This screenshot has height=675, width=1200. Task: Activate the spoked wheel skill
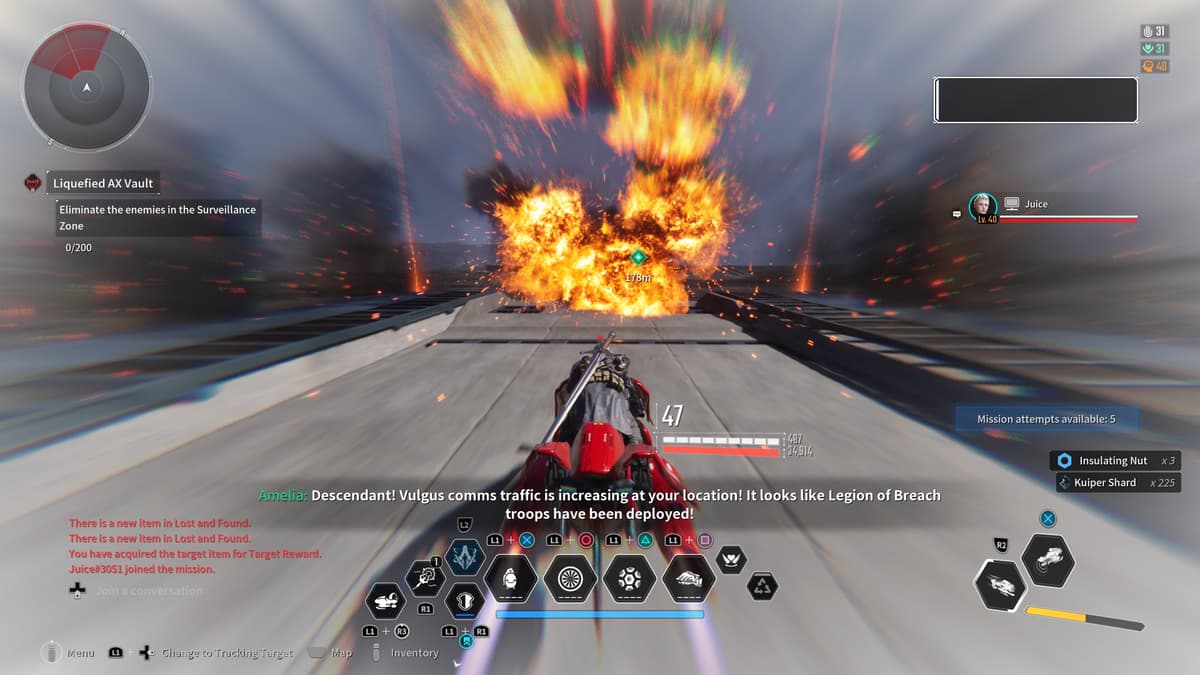(x=570, y=579)
